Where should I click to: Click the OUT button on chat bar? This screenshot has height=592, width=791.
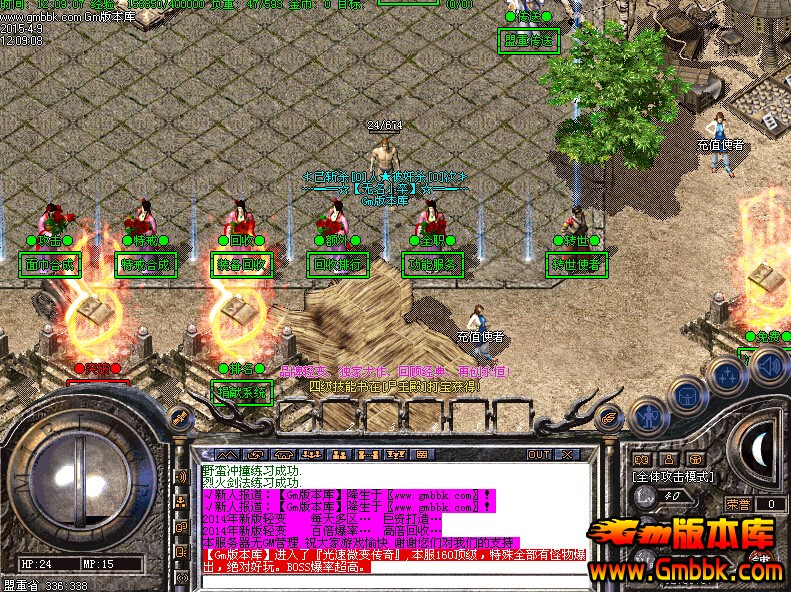point(539,454)
